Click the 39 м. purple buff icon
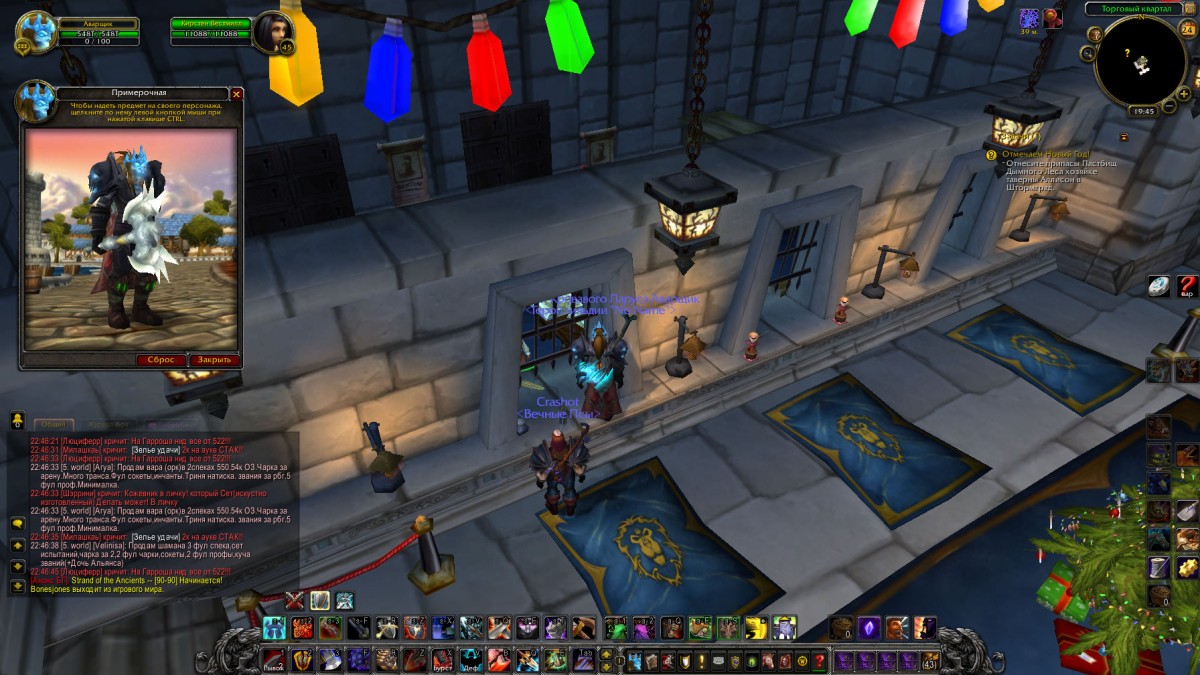The height and width of the screenshot is (675, 1200). (1028, 18)
